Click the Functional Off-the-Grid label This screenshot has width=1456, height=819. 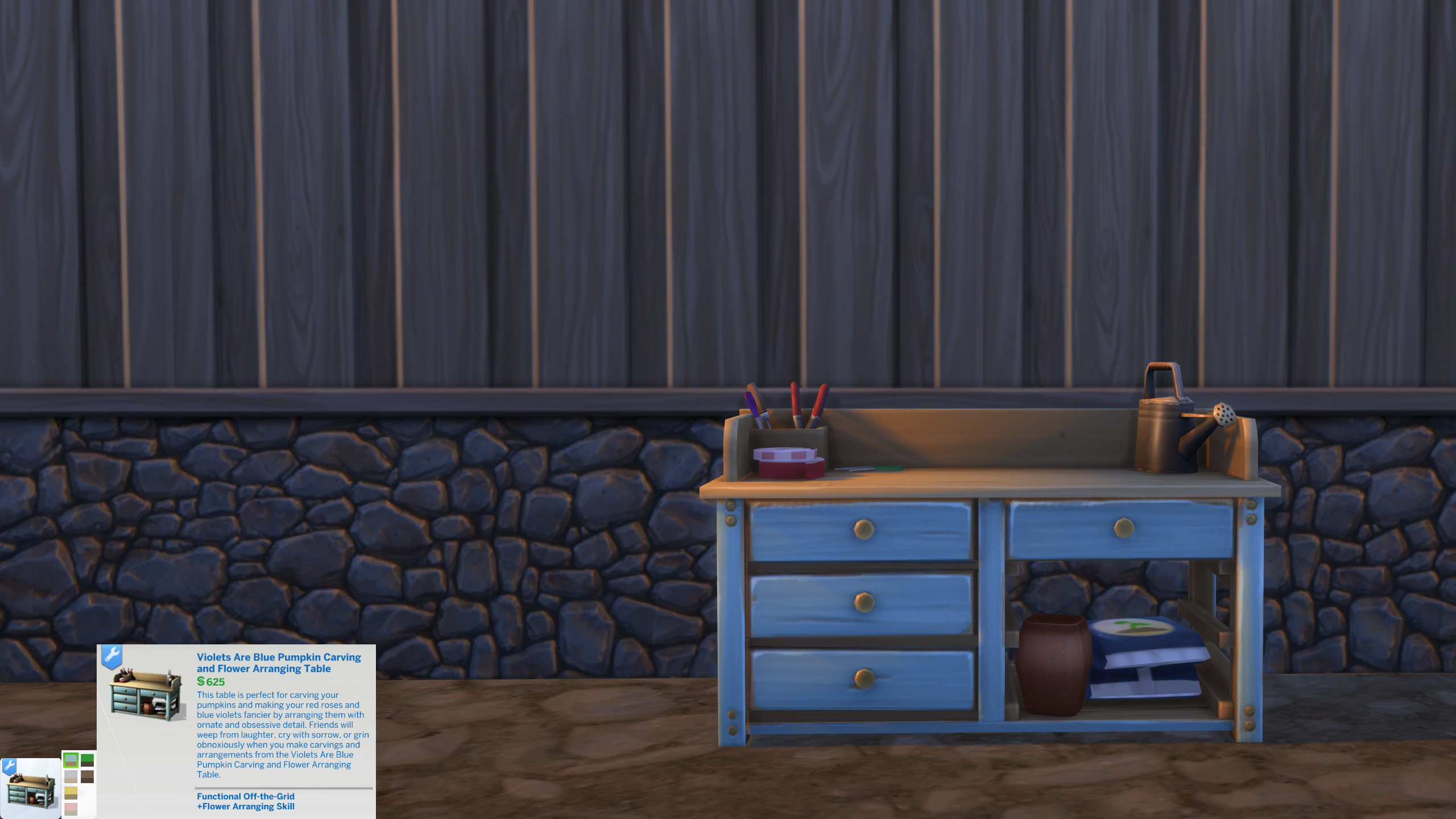[x=245, y=796]
